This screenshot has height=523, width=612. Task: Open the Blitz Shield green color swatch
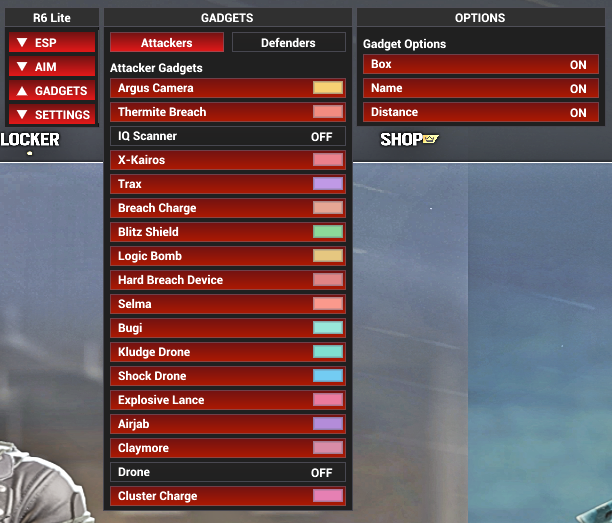pyautogui.click(x=328, y=232)
